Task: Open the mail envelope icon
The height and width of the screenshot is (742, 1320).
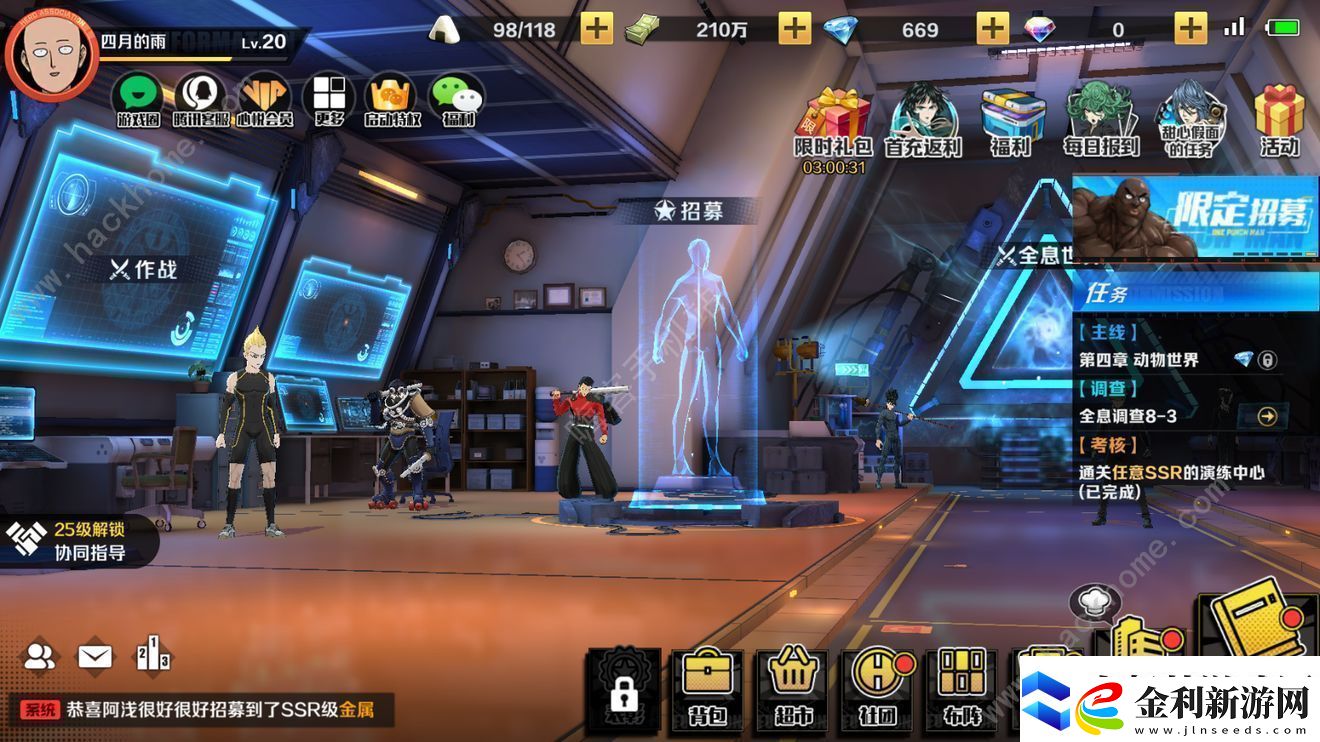Action: coord(95,657)
